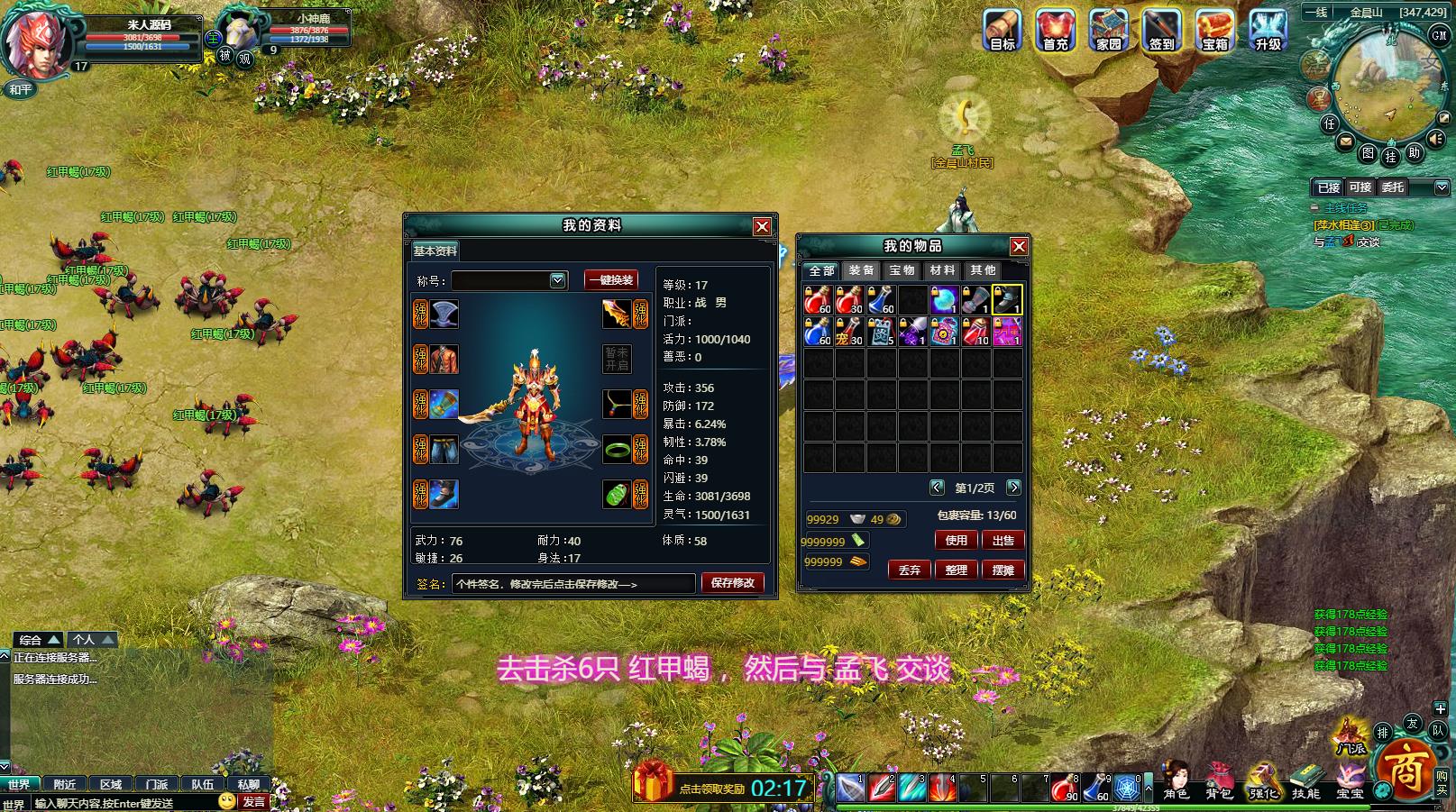The width and height of the screenshot is (1456, 812).
Task: Save signature with 保存修改 button
Action: pyautogui.click(x=732, y=583)
